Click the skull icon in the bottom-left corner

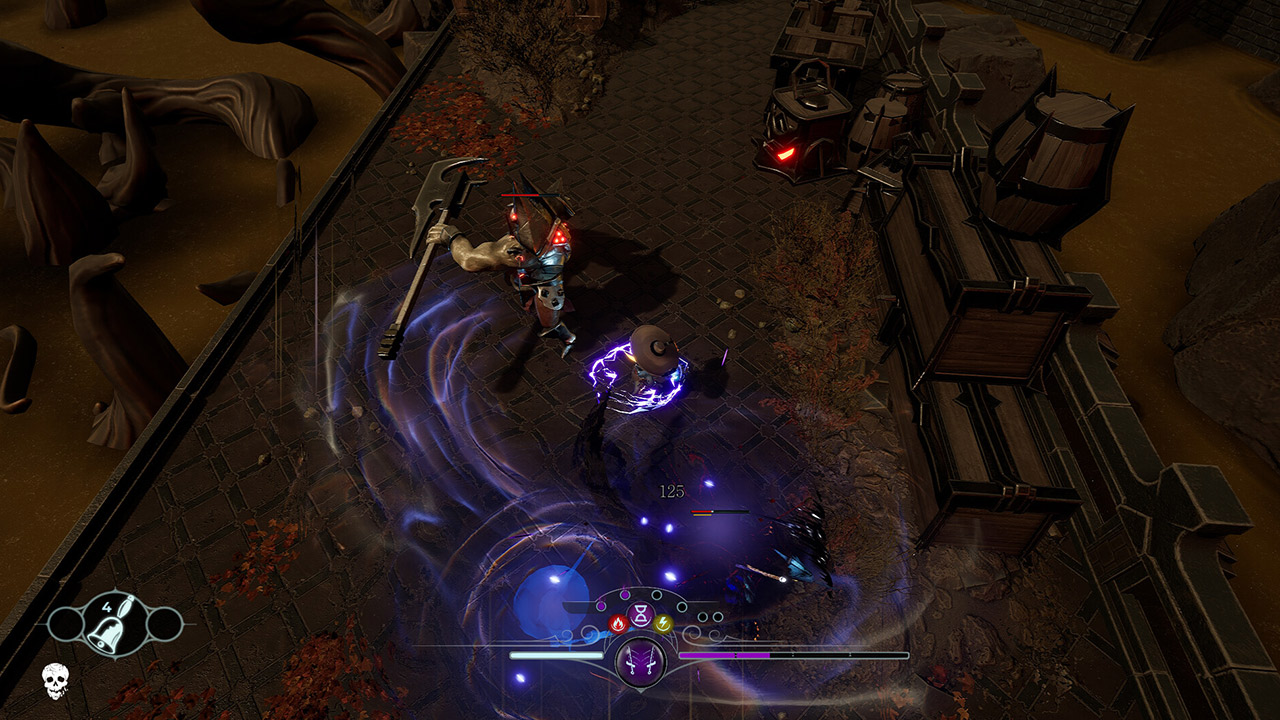pyautogui.click(x=55, y=681)
